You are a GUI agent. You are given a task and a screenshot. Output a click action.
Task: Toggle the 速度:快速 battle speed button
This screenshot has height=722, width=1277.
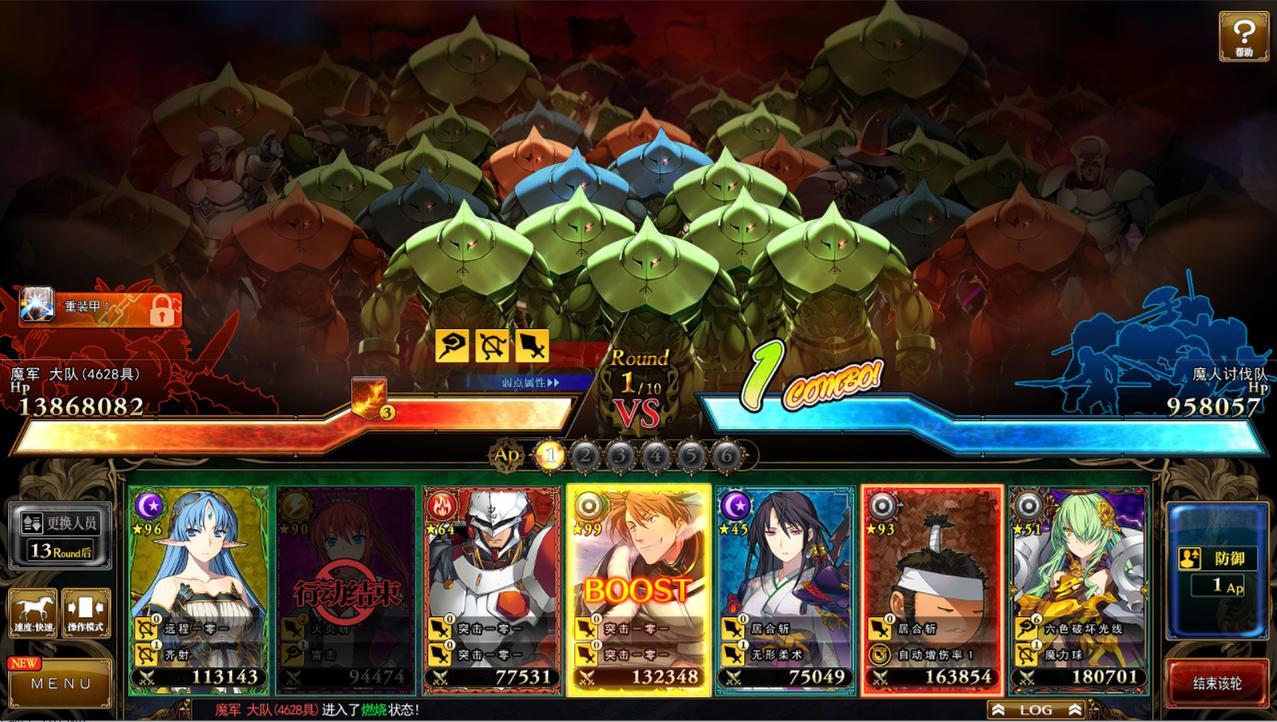pos(32,613)
